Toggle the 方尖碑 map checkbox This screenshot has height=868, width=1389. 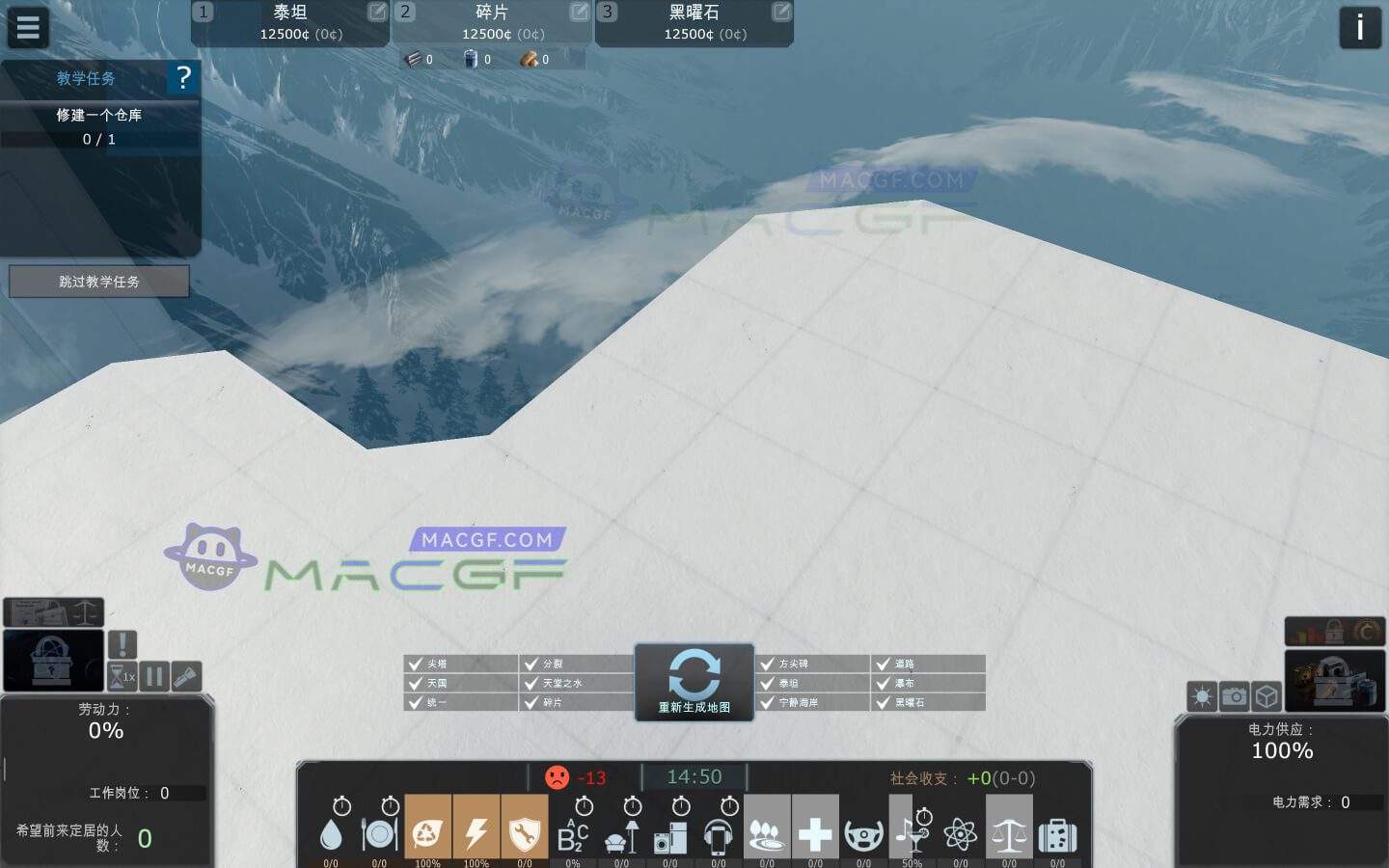coord(768,664)
